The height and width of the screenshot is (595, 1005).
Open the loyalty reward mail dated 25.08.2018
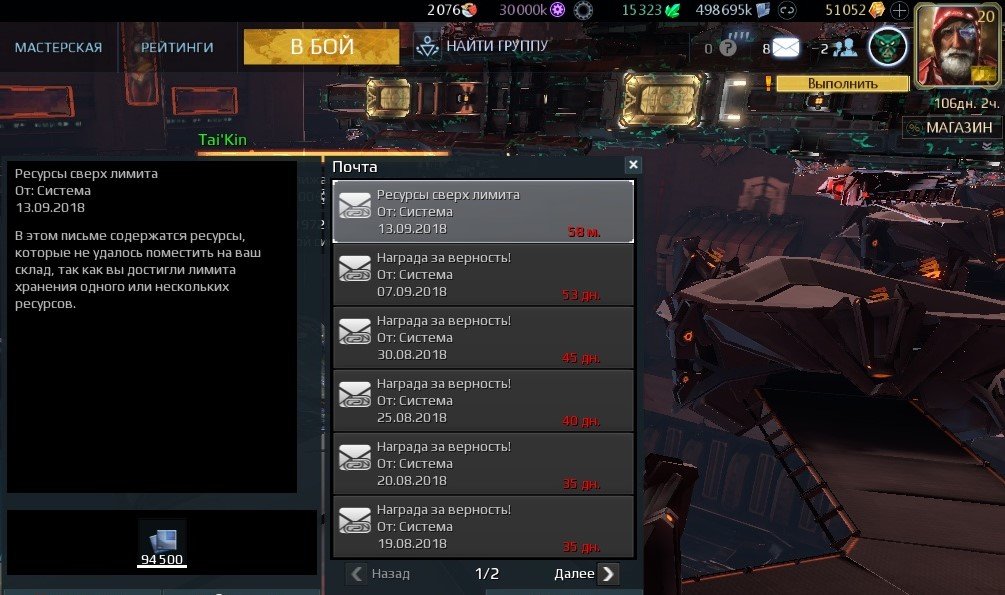[x=484, y=400]
